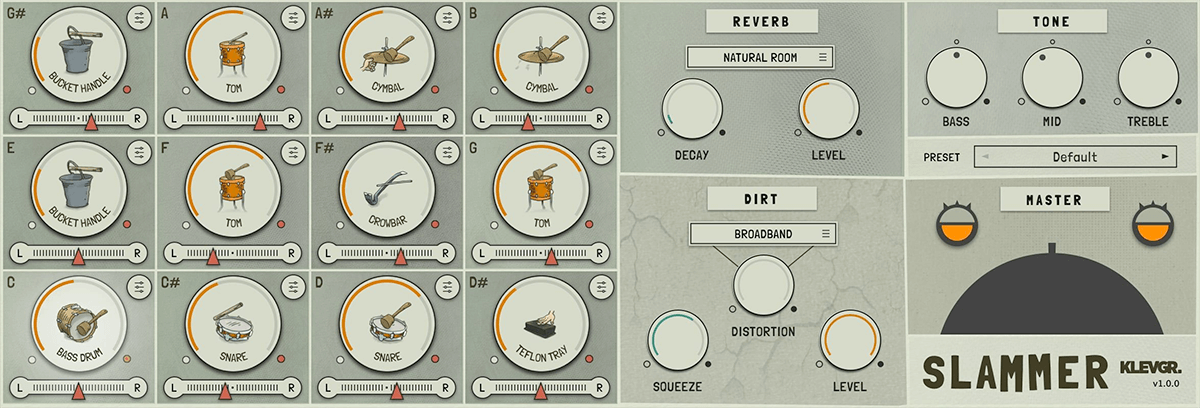
Task: Click the Mid tone knob
Action: [1051, 76]
